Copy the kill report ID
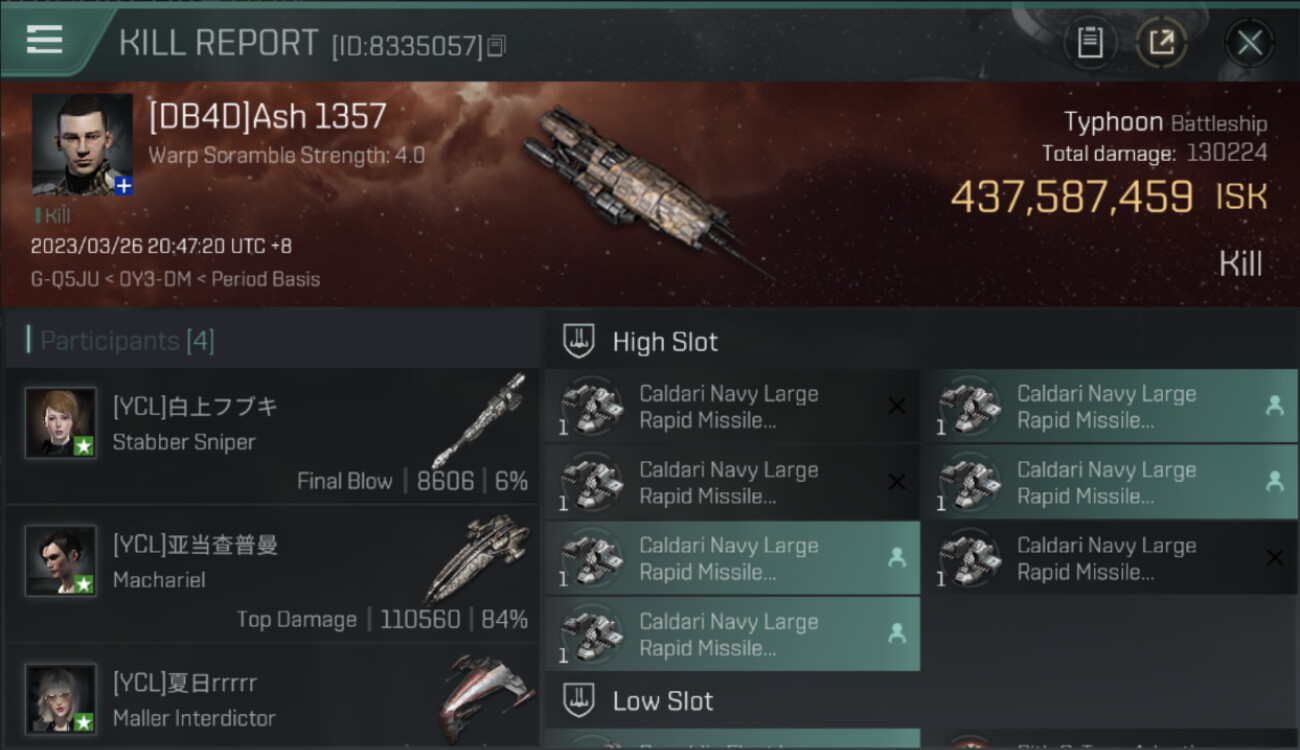 click(x=497, y=45)
